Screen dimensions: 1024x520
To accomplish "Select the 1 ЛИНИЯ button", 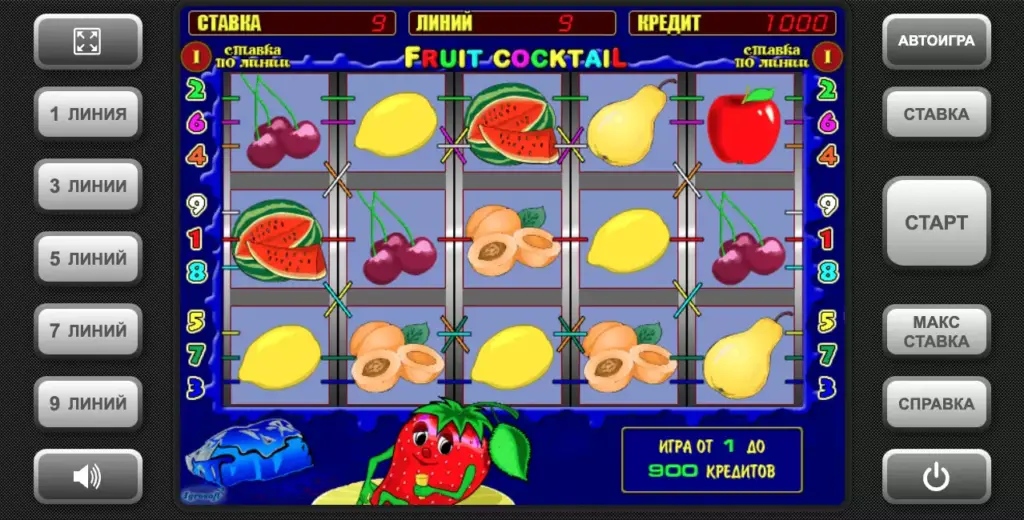I will click(x=87, y=114).
